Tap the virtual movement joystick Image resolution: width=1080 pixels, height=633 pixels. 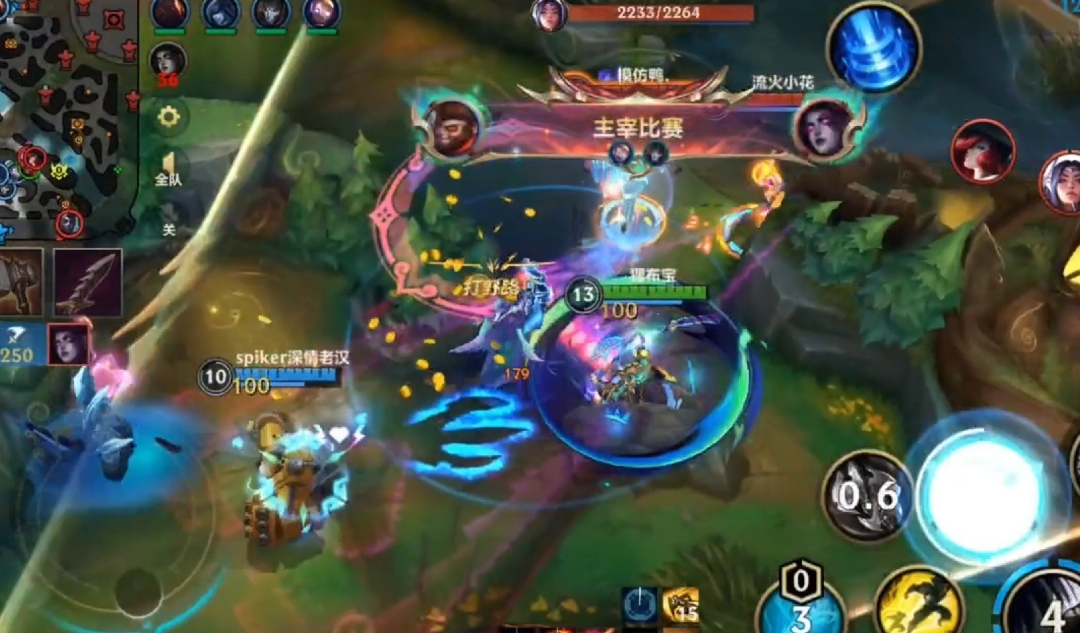click(139, 590)
